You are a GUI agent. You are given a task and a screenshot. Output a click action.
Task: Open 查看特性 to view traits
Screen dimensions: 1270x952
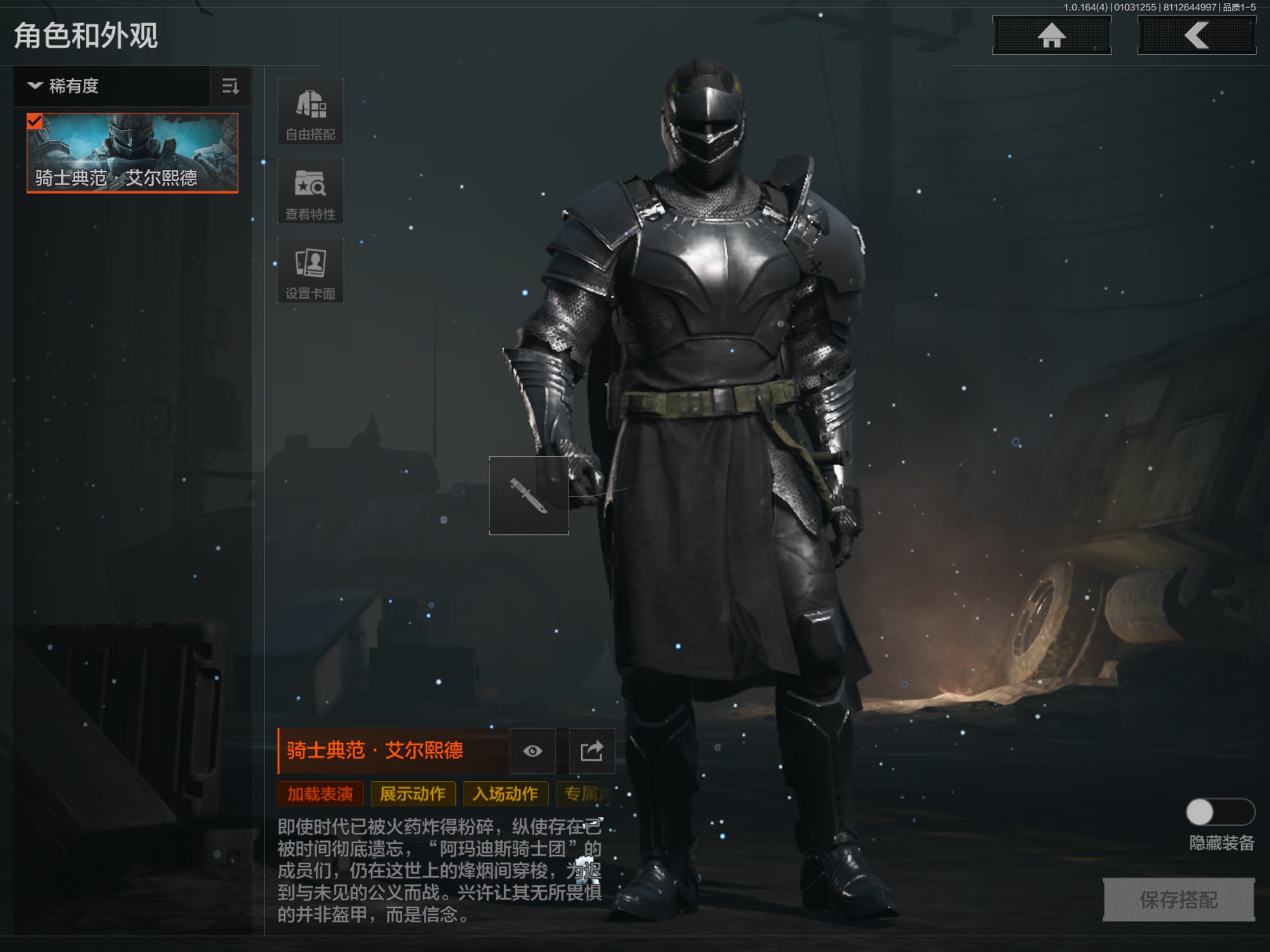tap(310, 191)
